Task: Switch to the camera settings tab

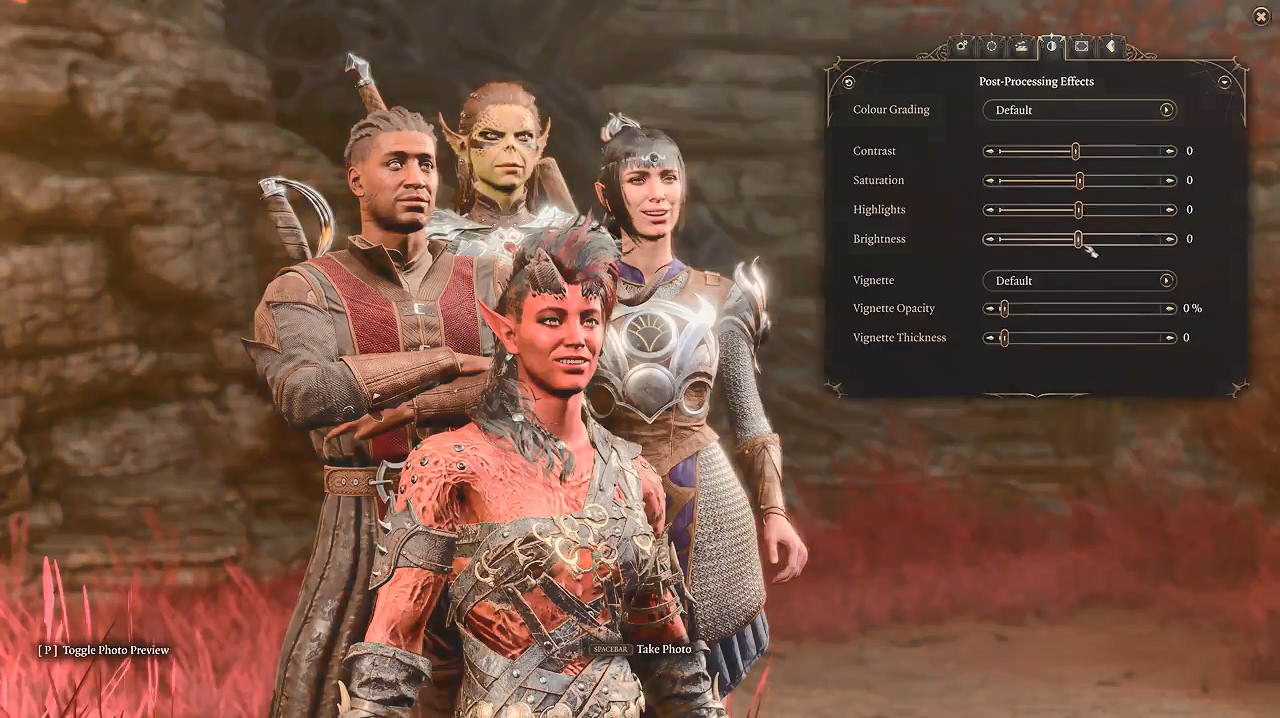Action: pos(962,45)
